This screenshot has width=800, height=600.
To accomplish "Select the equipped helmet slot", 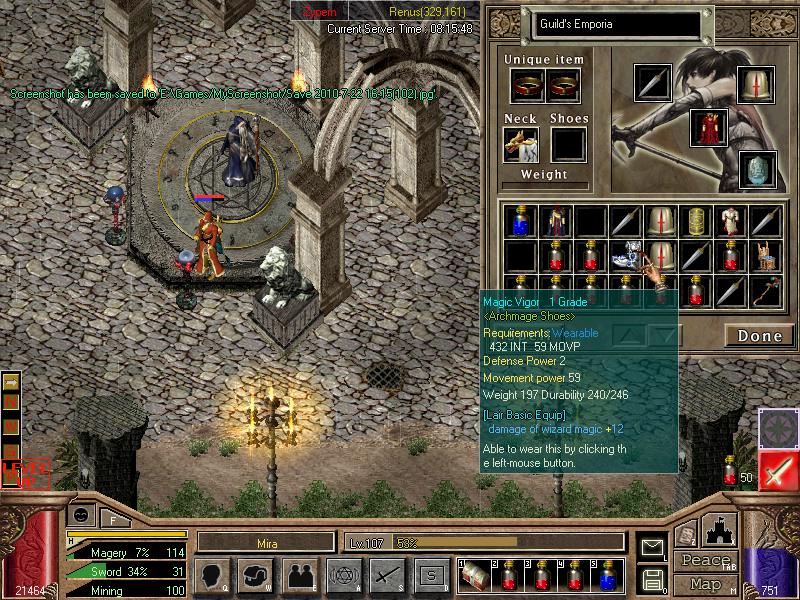I will 757,84.
